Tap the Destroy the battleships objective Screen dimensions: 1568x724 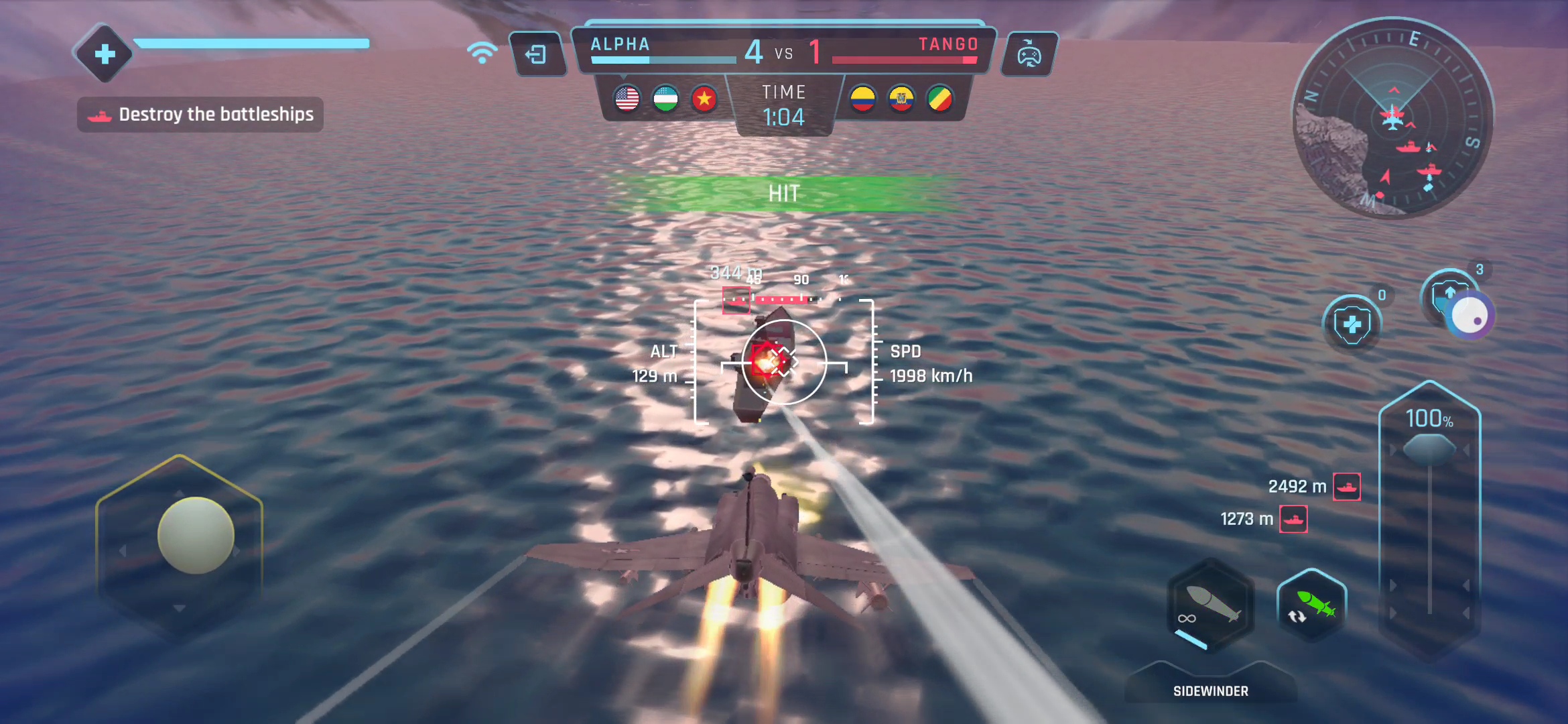[200, 115]
